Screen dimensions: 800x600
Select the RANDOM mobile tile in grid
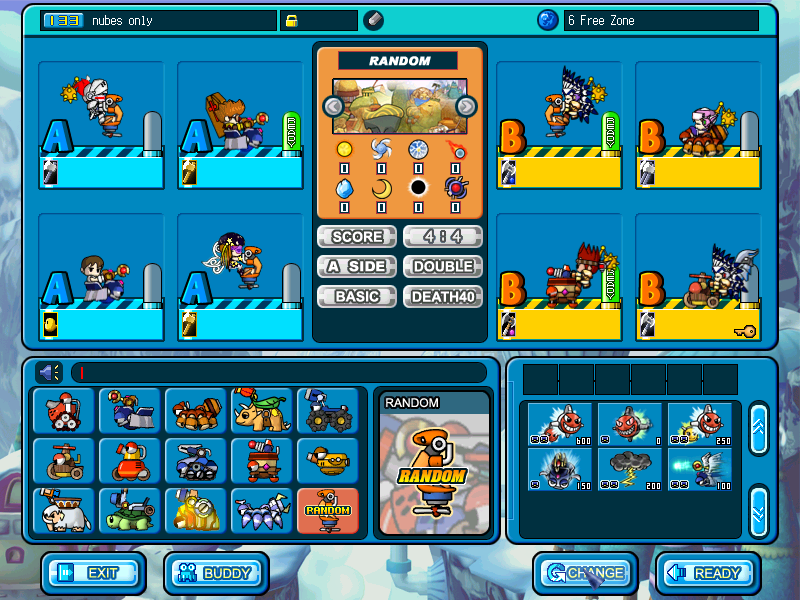point(328,511)
